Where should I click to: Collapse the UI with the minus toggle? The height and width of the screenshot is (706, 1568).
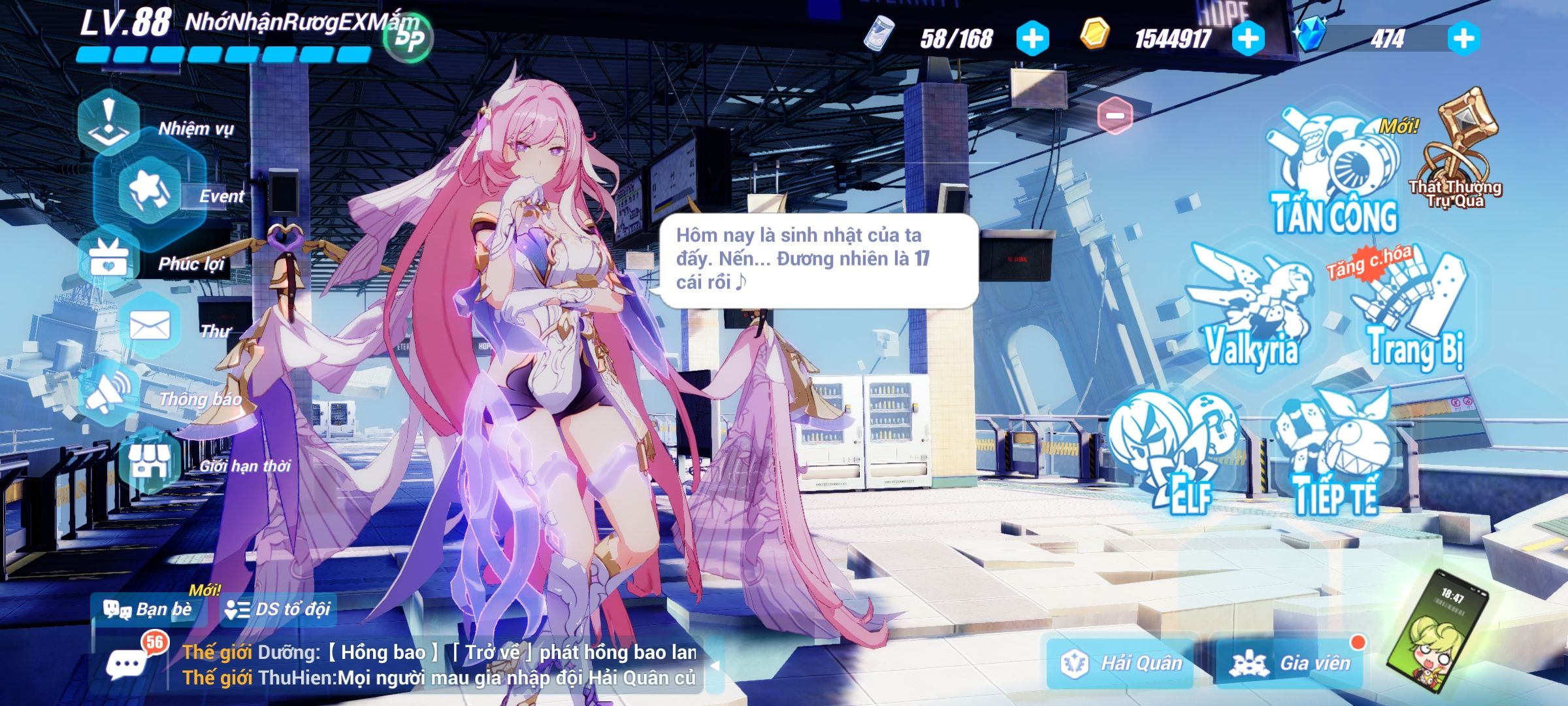tap(1115, 115)
